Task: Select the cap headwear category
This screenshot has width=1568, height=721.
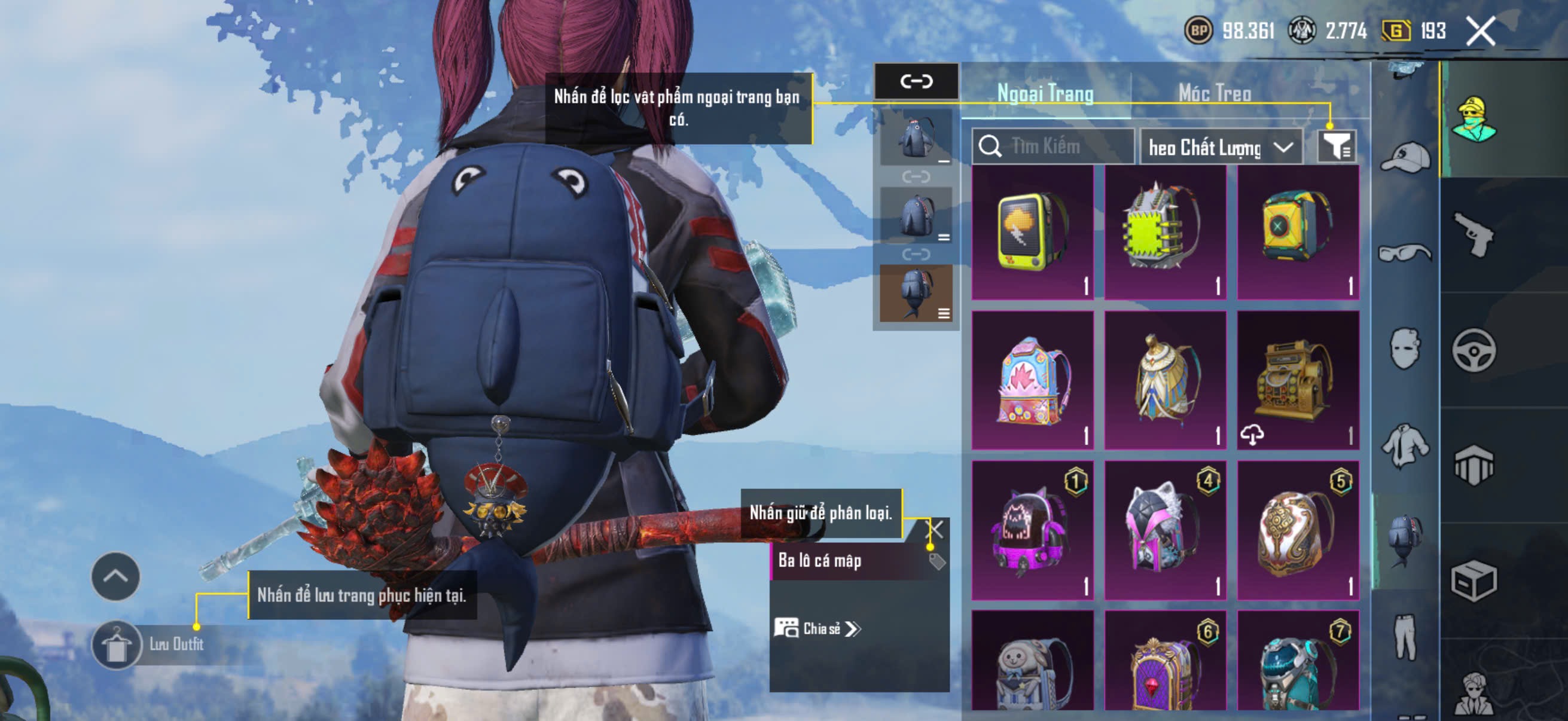Action: tap(1405, 157)
